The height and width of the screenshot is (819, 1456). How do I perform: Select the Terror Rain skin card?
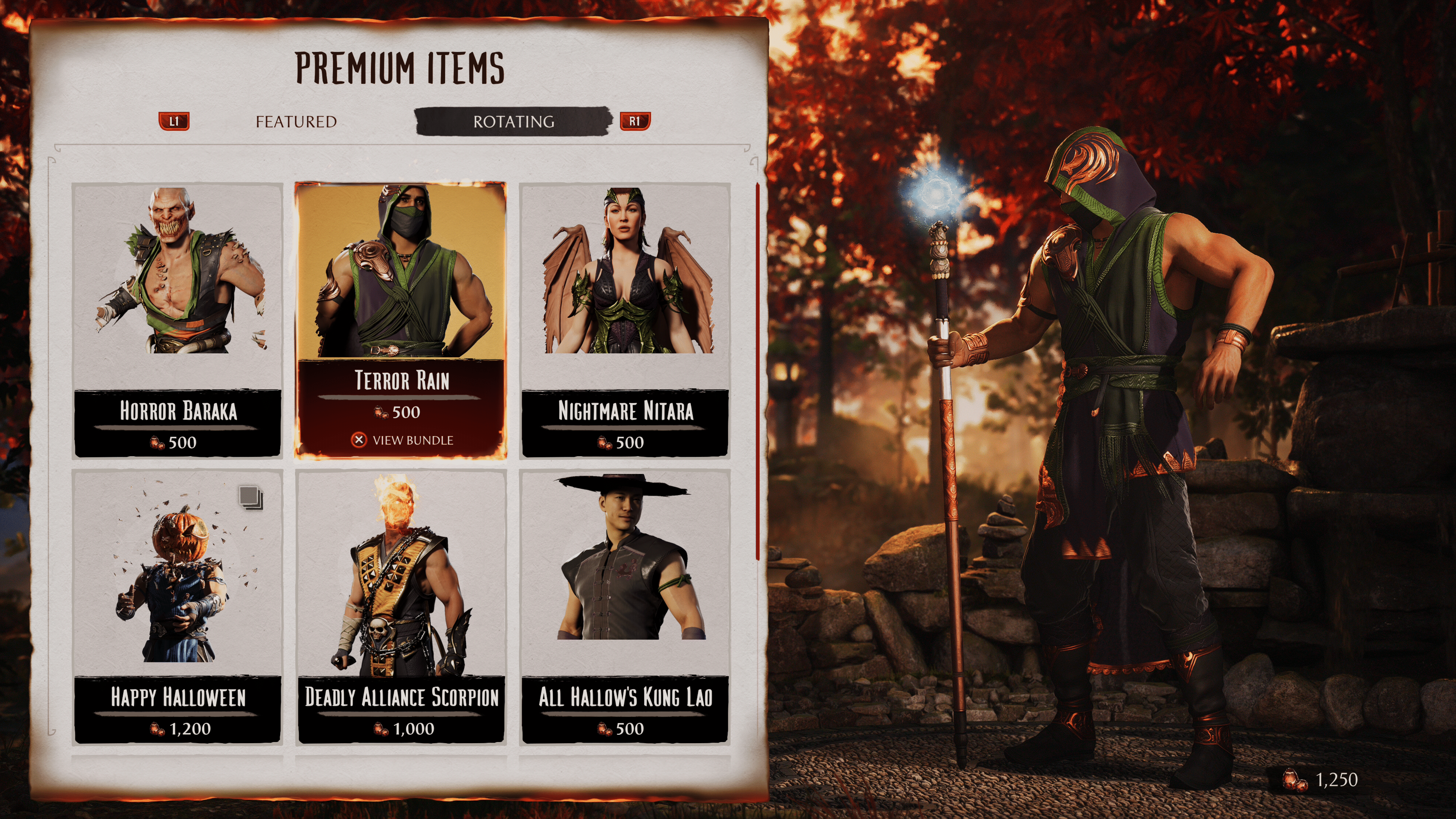click(x=401, y=319)
